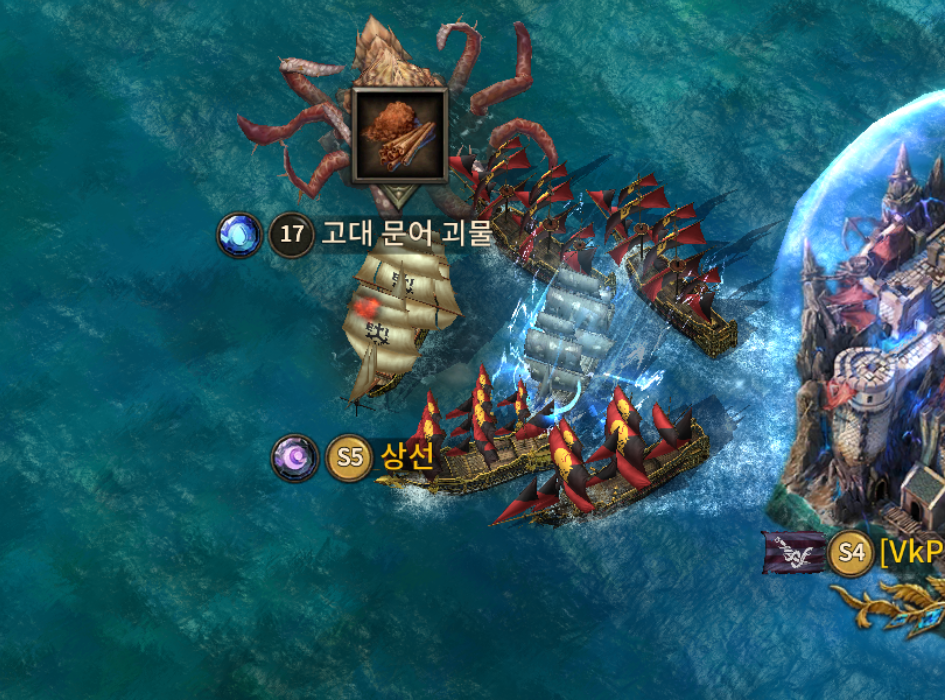Click the purple swirl icon beside the S5 badge
Screen dimensions: 945x700
pyautogui.click(x=295, y=458)
